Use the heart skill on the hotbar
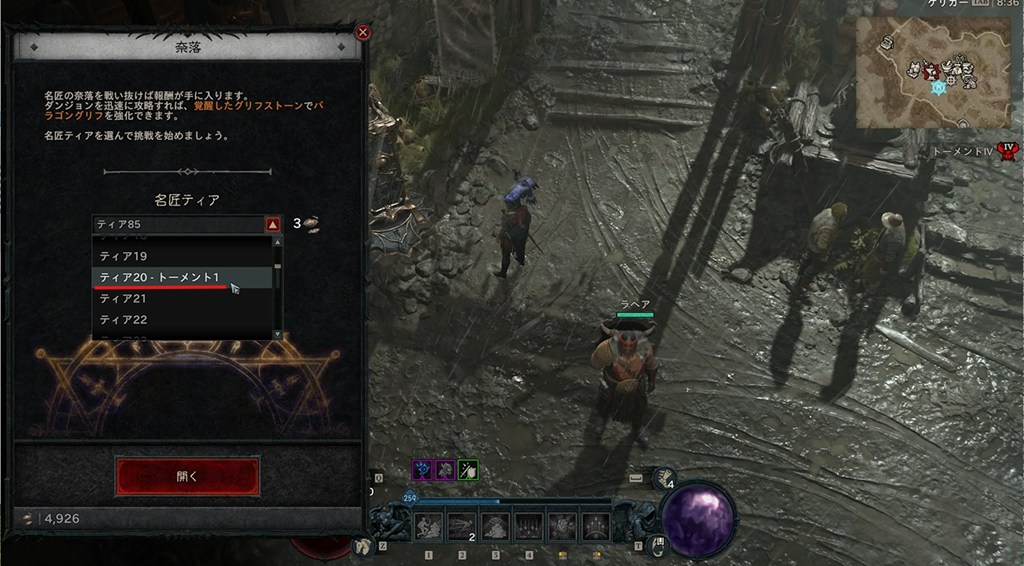The image size is (1024, 566). pos(562,526)
